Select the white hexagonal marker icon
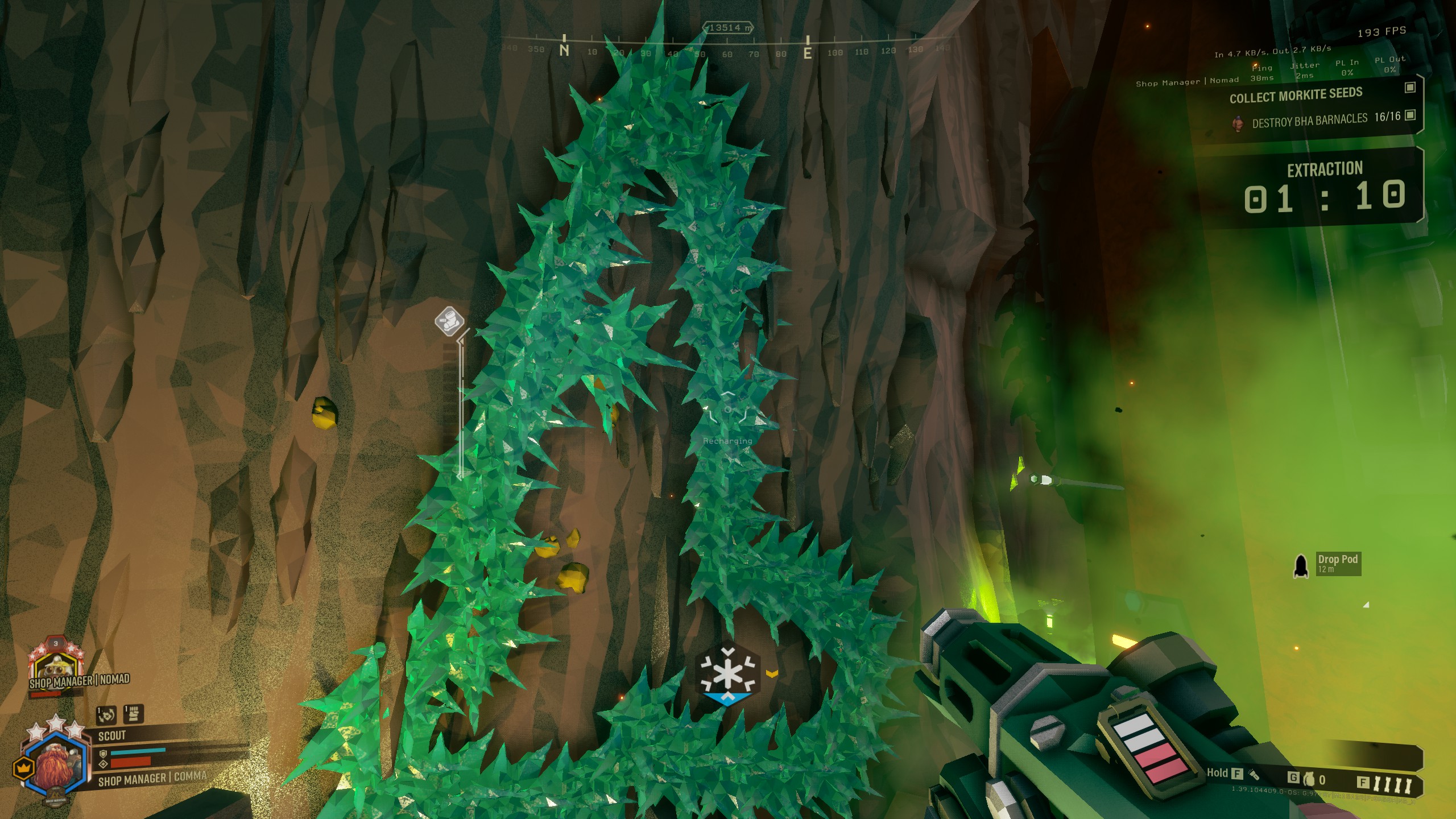 (449, 320)
